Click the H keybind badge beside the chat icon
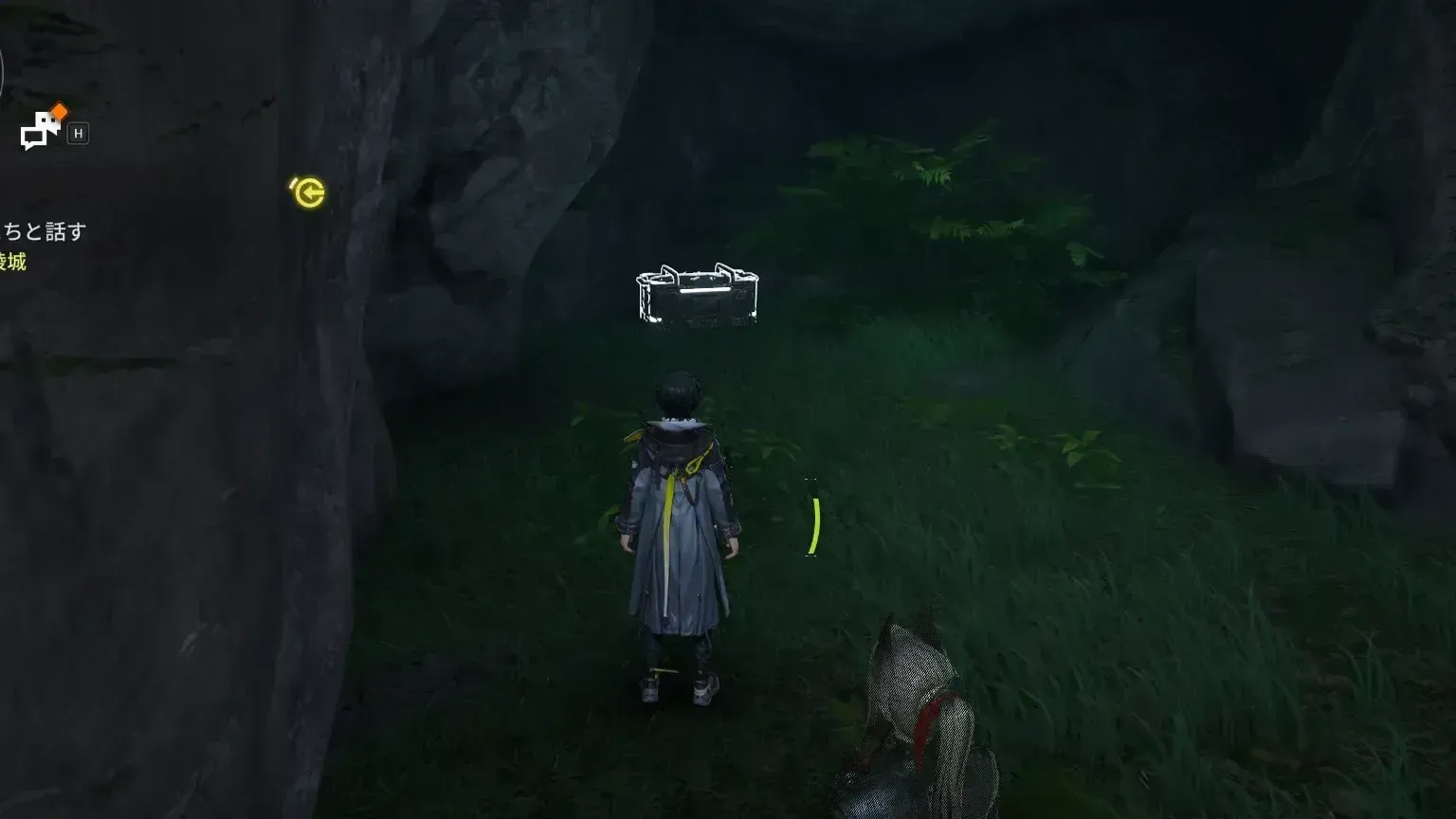Viewport: 1456px width, 819px height. click(78, 134)
